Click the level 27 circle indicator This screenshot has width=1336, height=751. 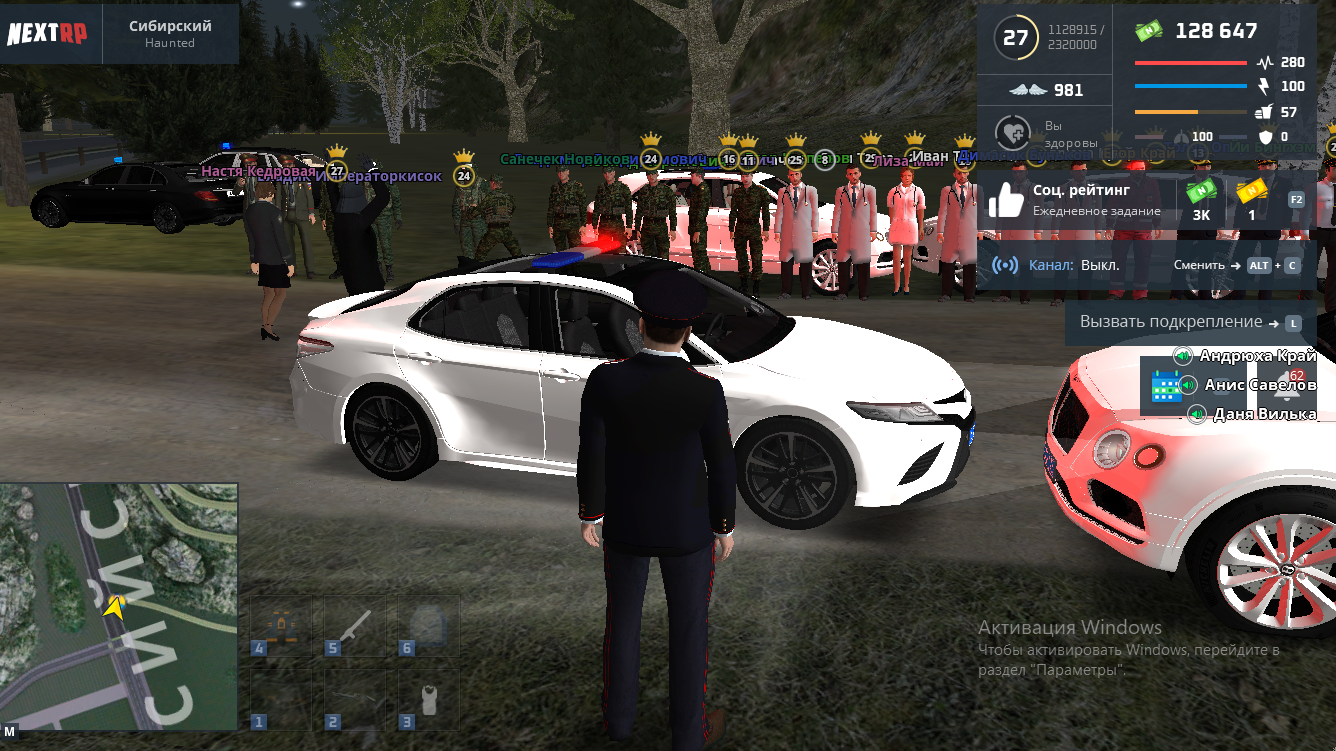tap(1015, 38)
